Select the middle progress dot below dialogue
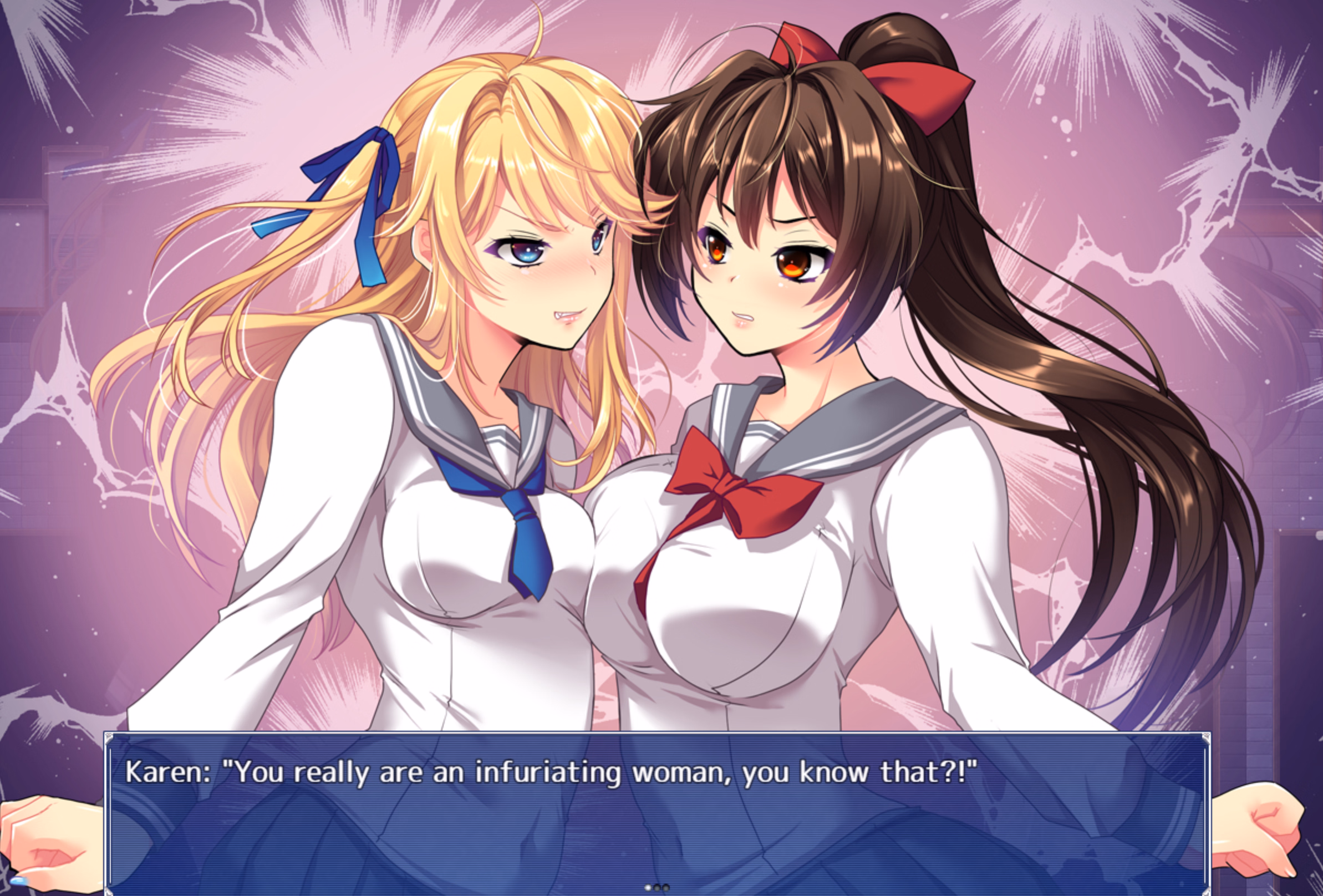 coord(658,889)
